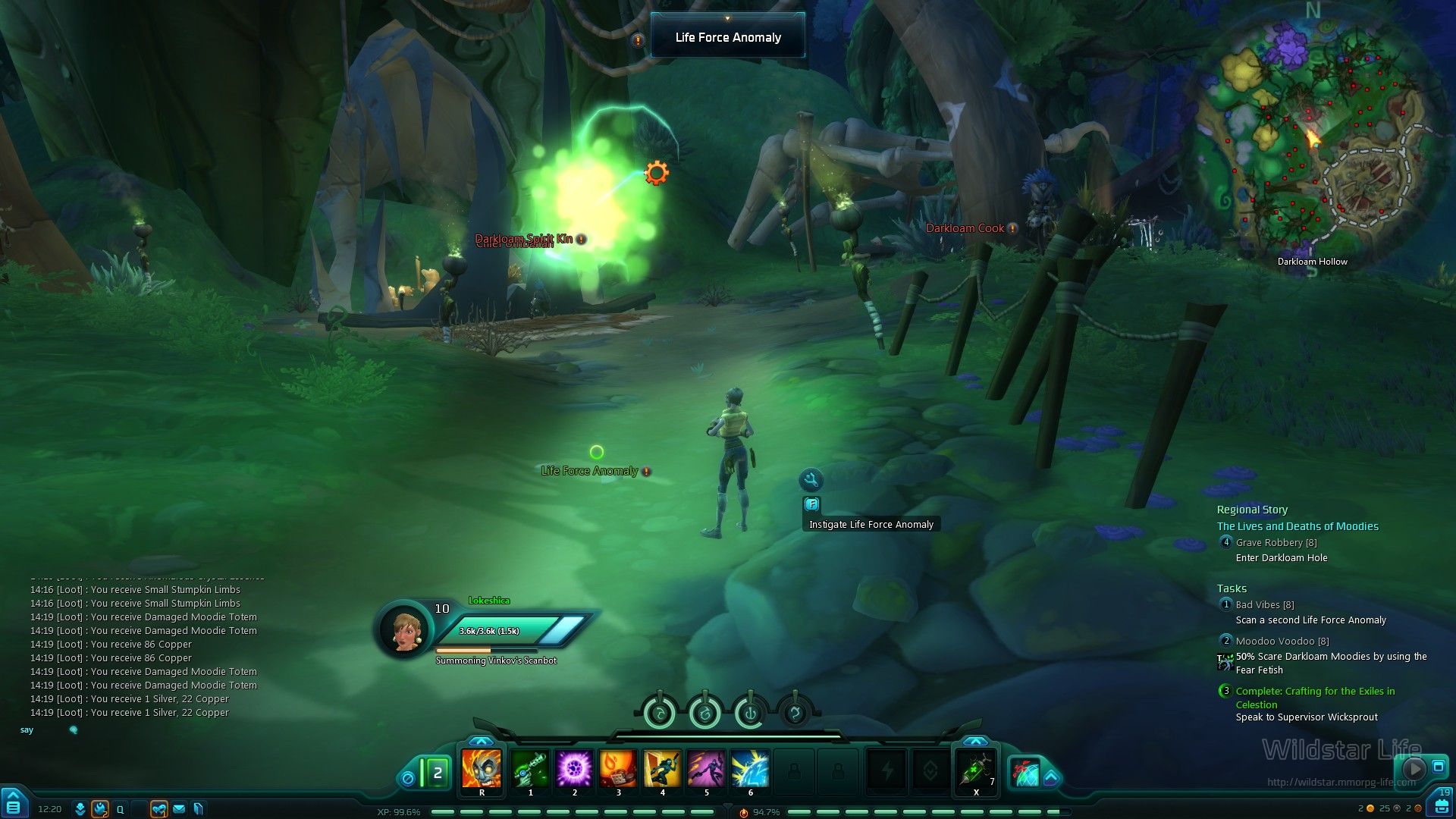Use the green scanner gun ability
The height and width of the screenshot is (819, 1456).
pos(530,770)
